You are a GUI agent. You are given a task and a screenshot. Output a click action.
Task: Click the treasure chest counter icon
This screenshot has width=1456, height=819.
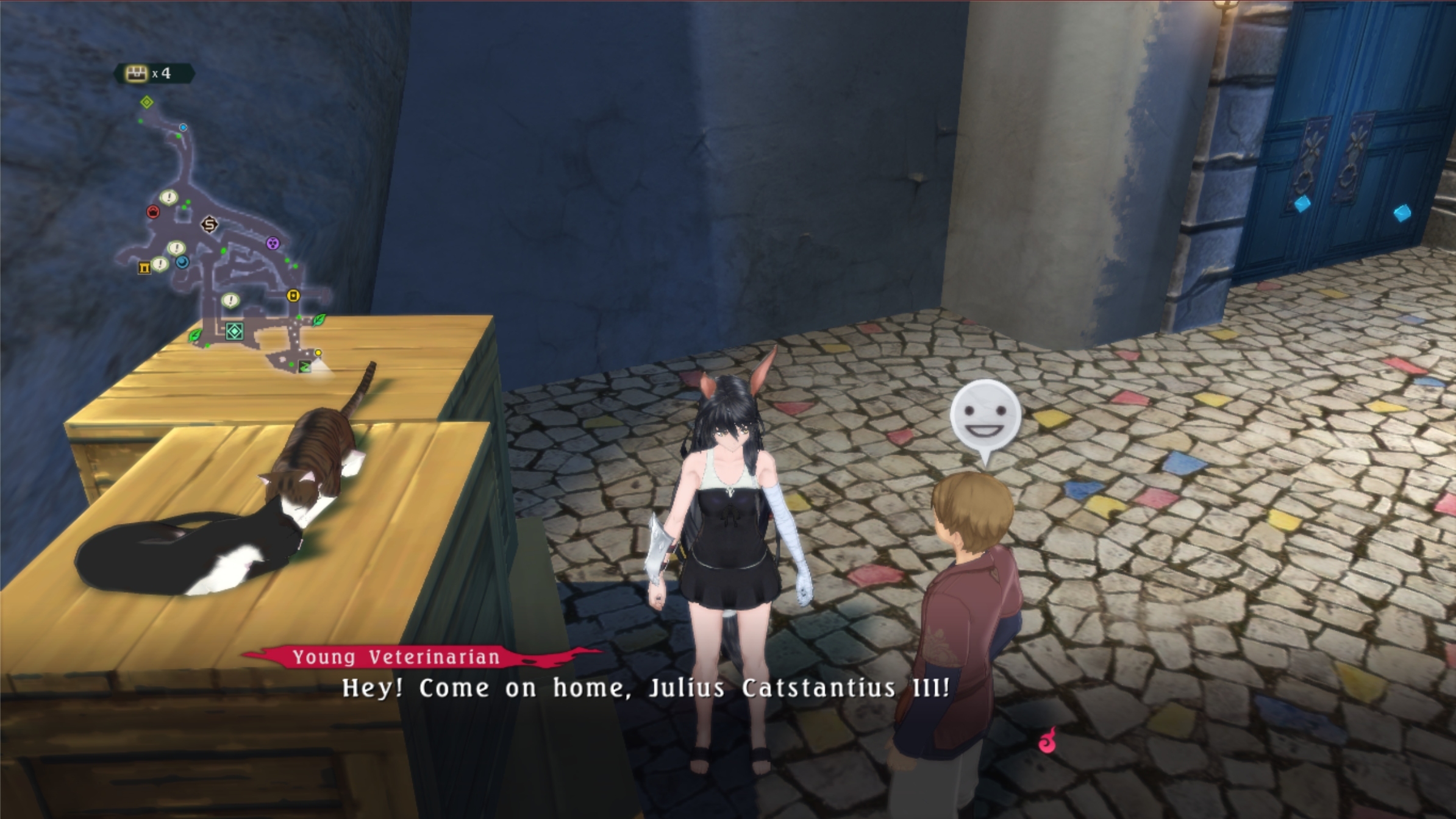click(137, 74)
